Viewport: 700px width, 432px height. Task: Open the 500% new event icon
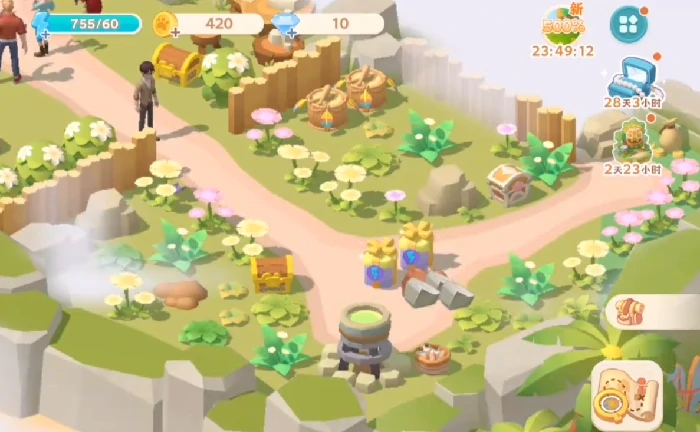[563, 24]
